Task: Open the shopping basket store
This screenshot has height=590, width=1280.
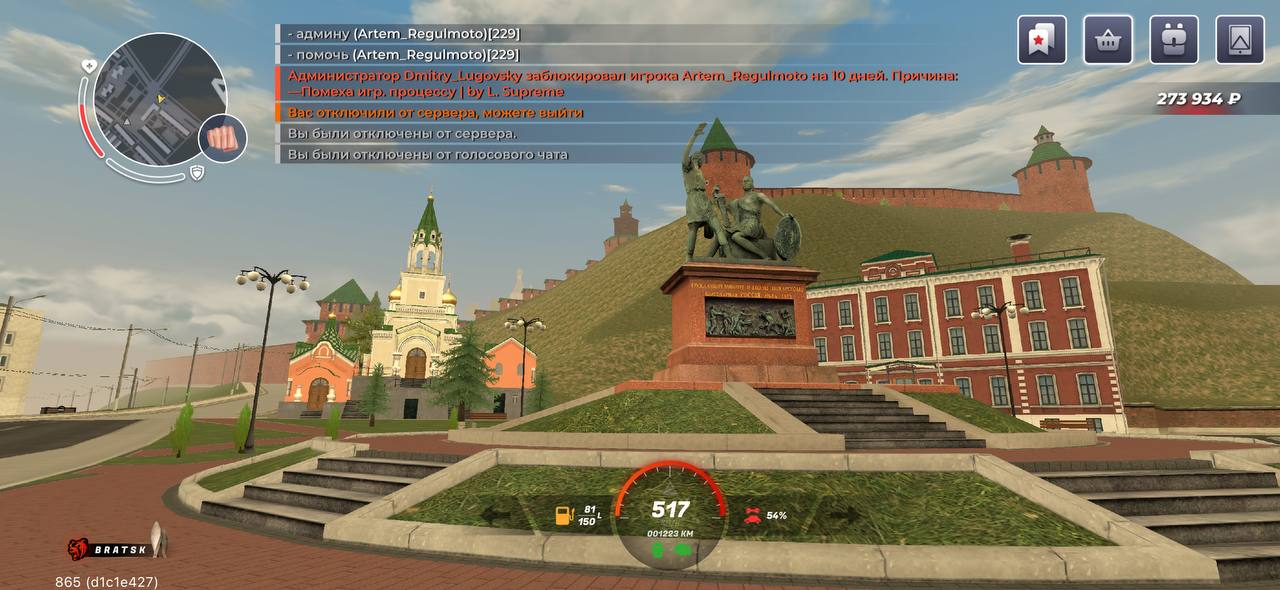Action: click(1108, 40)
